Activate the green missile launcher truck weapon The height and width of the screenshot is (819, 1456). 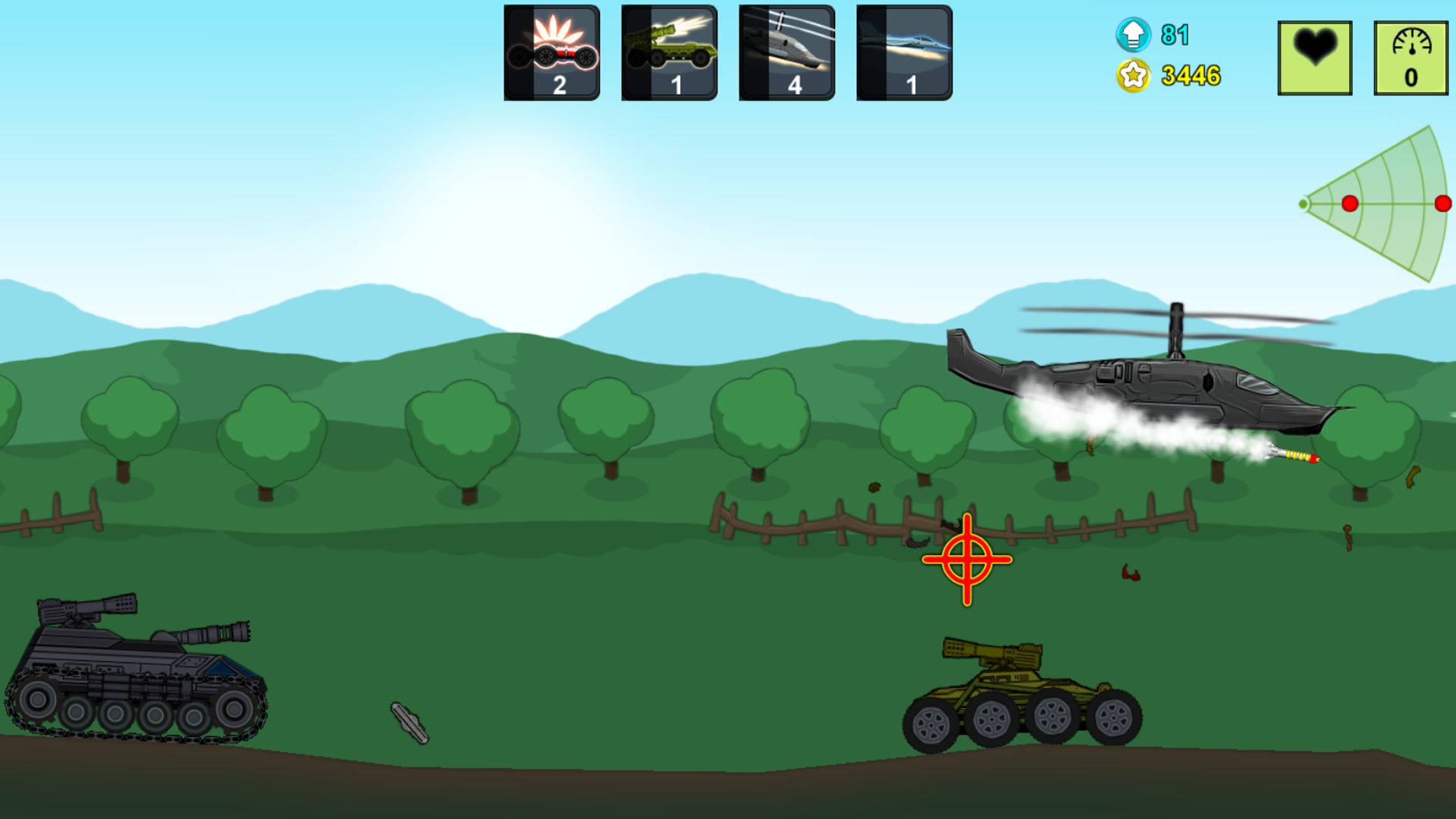(x=670, y=52)
